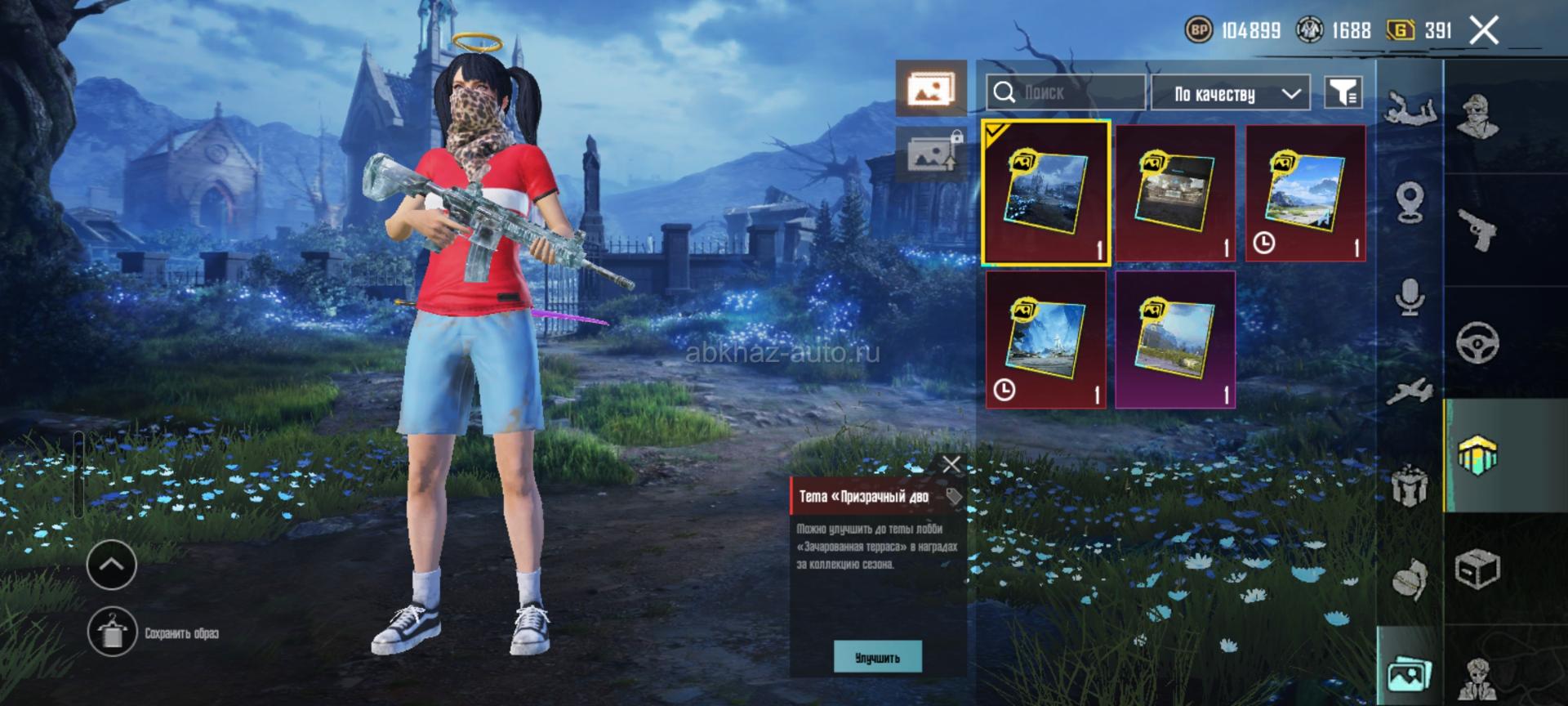Screen dimensions: 1568x706
Task: Open the funnel filter options
Action: [x=1343, y=93]
